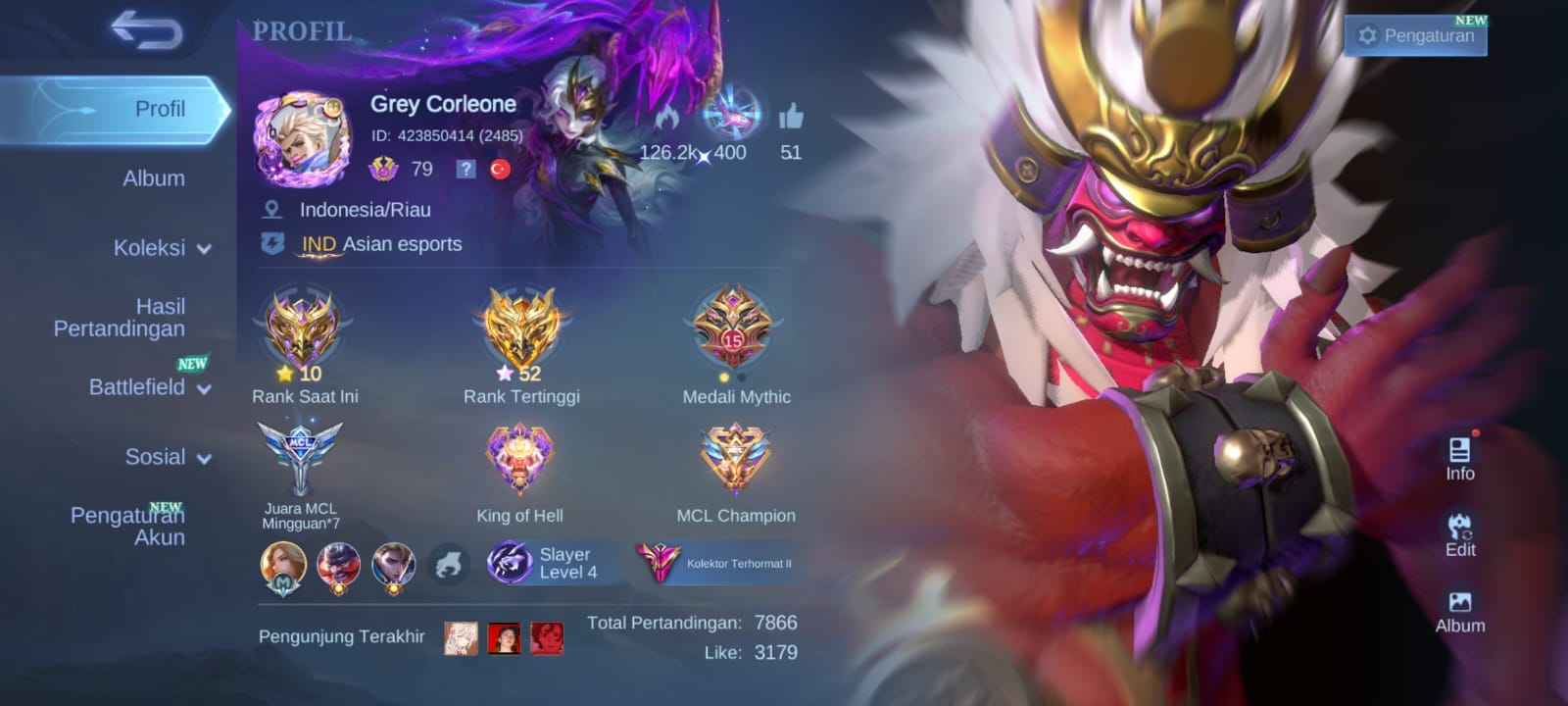Screen dimensions: 1568x706
Task: Open Pengaturan Akun account settings
Action: click(127, 526)
